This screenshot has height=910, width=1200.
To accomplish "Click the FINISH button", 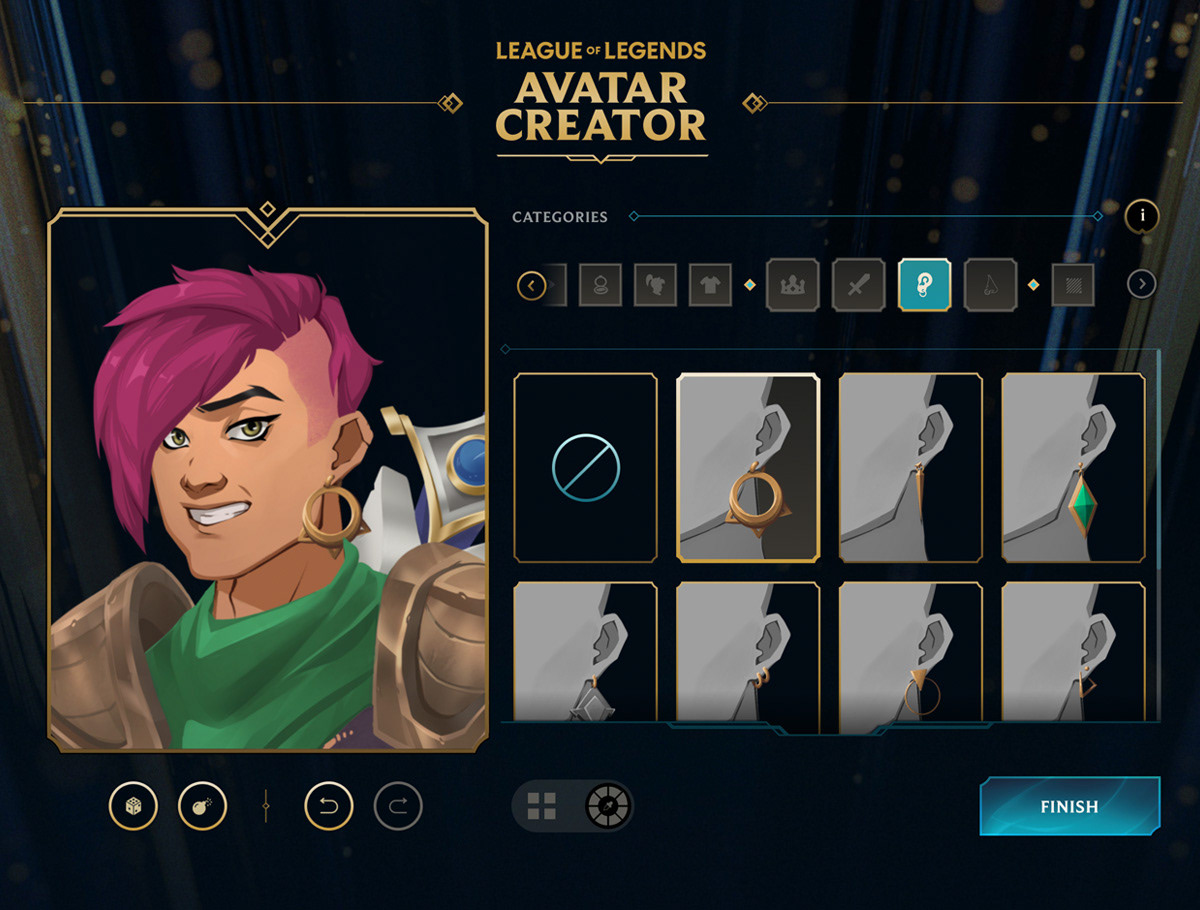I will coord(1069,806).
